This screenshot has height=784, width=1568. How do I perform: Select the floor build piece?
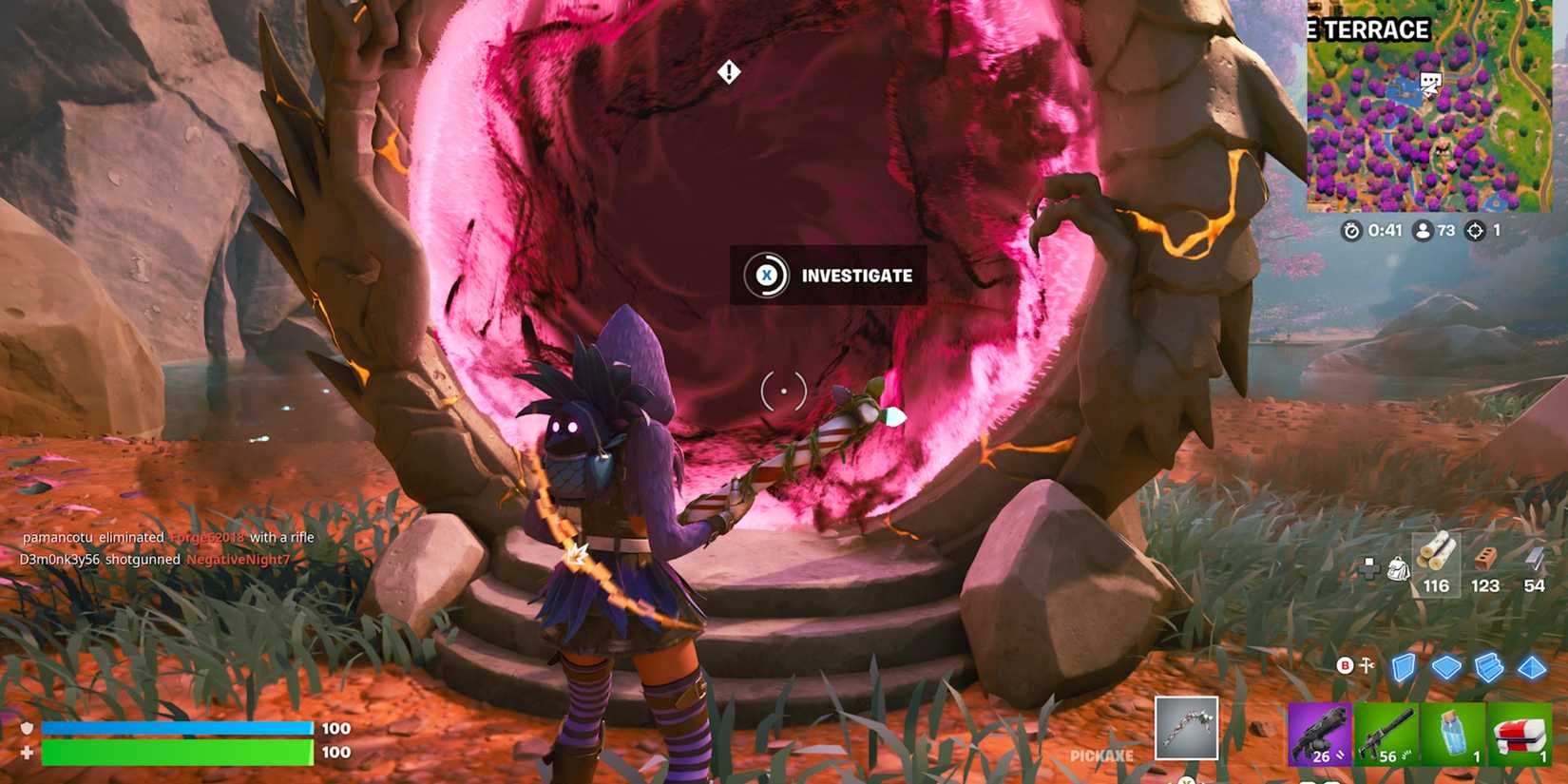point(1446,666)
